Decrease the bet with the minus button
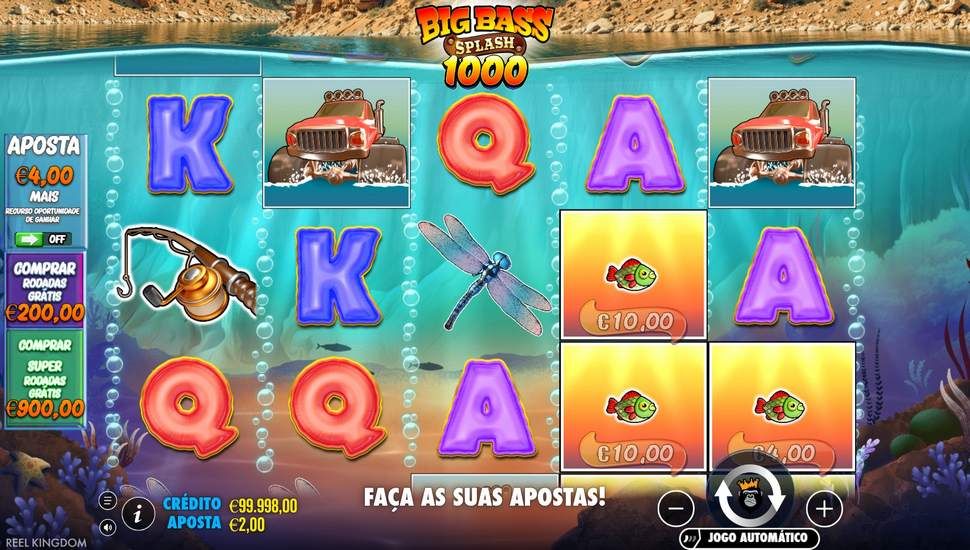This screenshot has height=550, width=970. pos(677,508)
